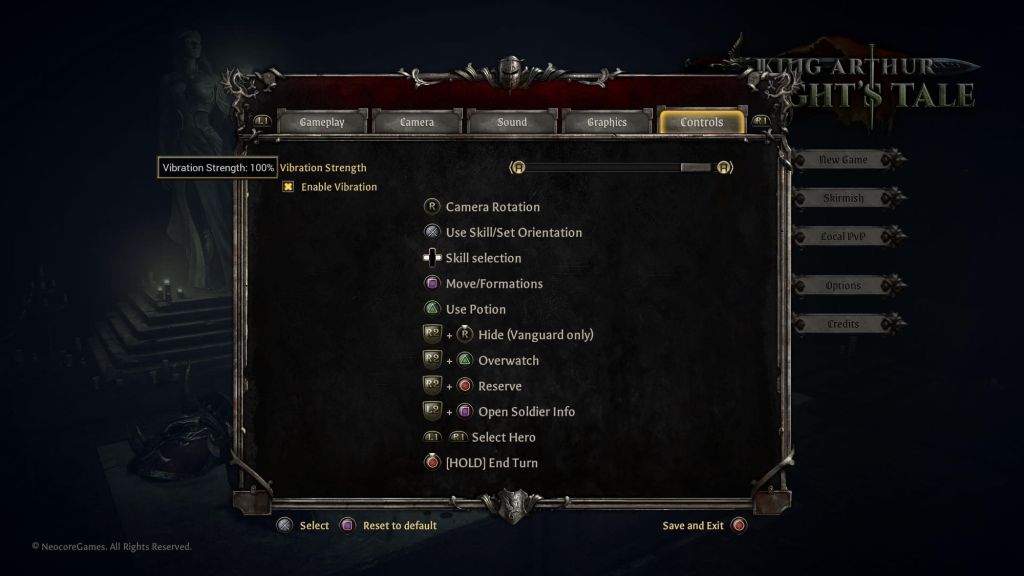Toggle the Enable Vibration checkbox
This screenshot has width=1024, height=576.
(x=288, y=187)
